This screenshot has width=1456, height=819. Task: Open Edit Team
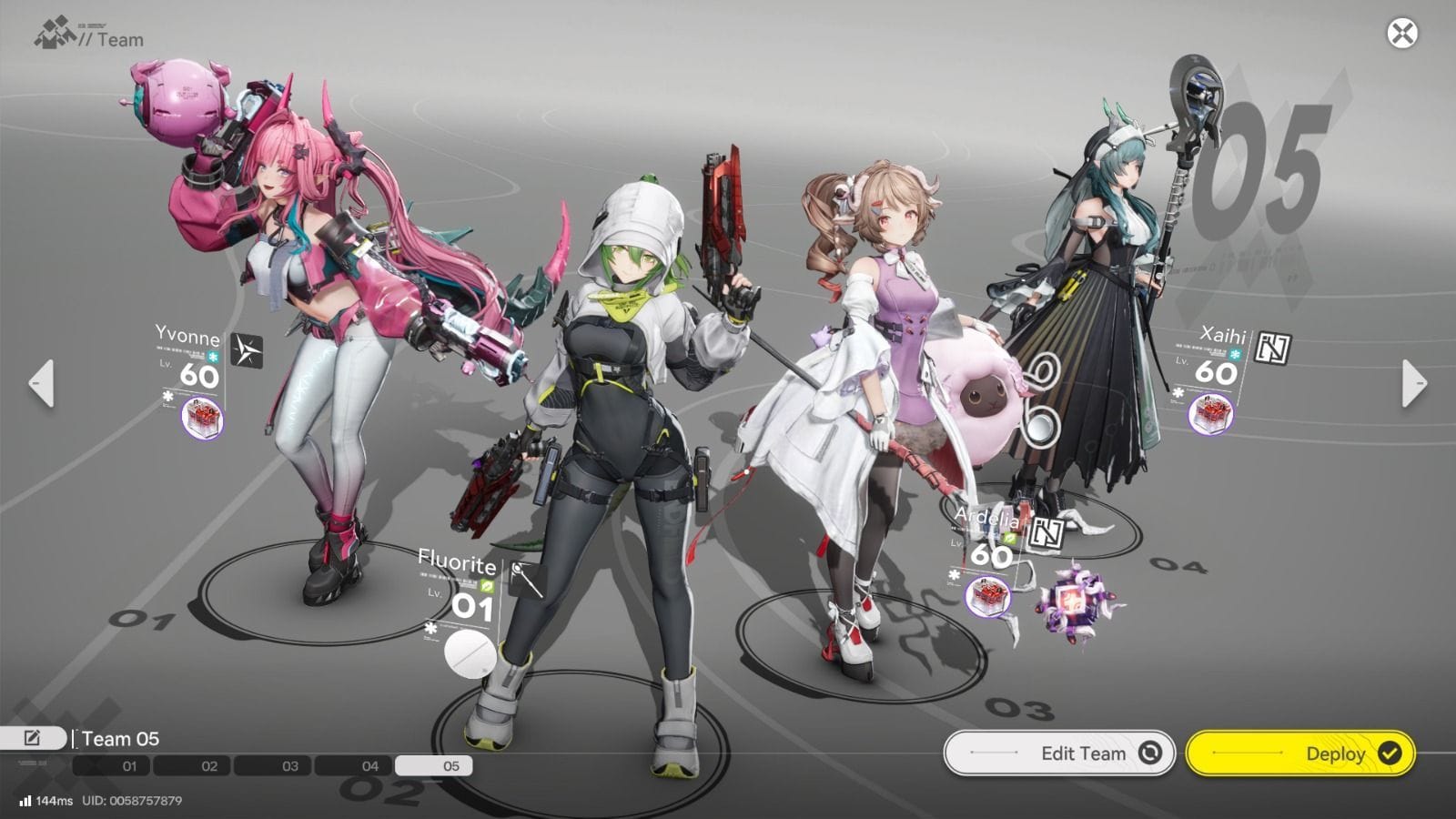1059,753
